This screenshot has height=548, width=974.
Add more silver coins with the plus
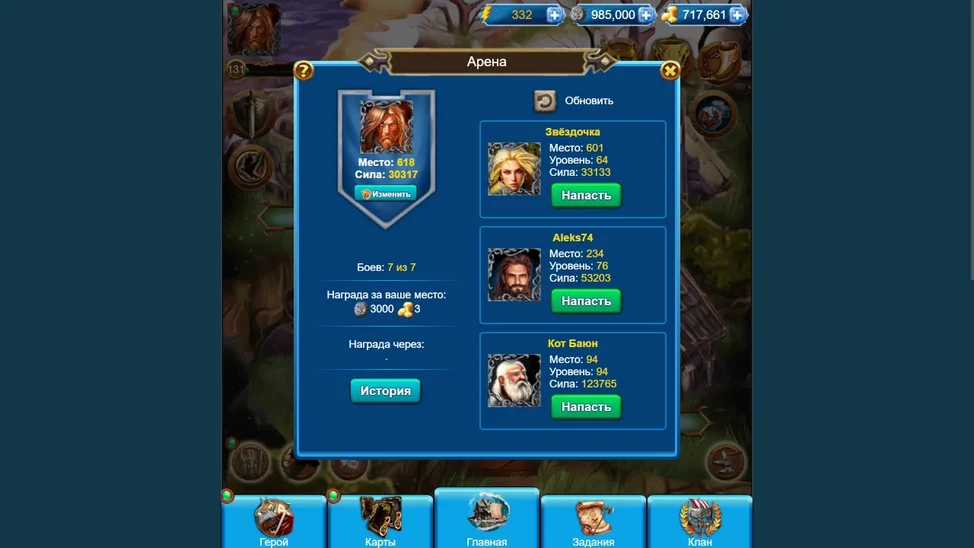(x=646, y=15)
